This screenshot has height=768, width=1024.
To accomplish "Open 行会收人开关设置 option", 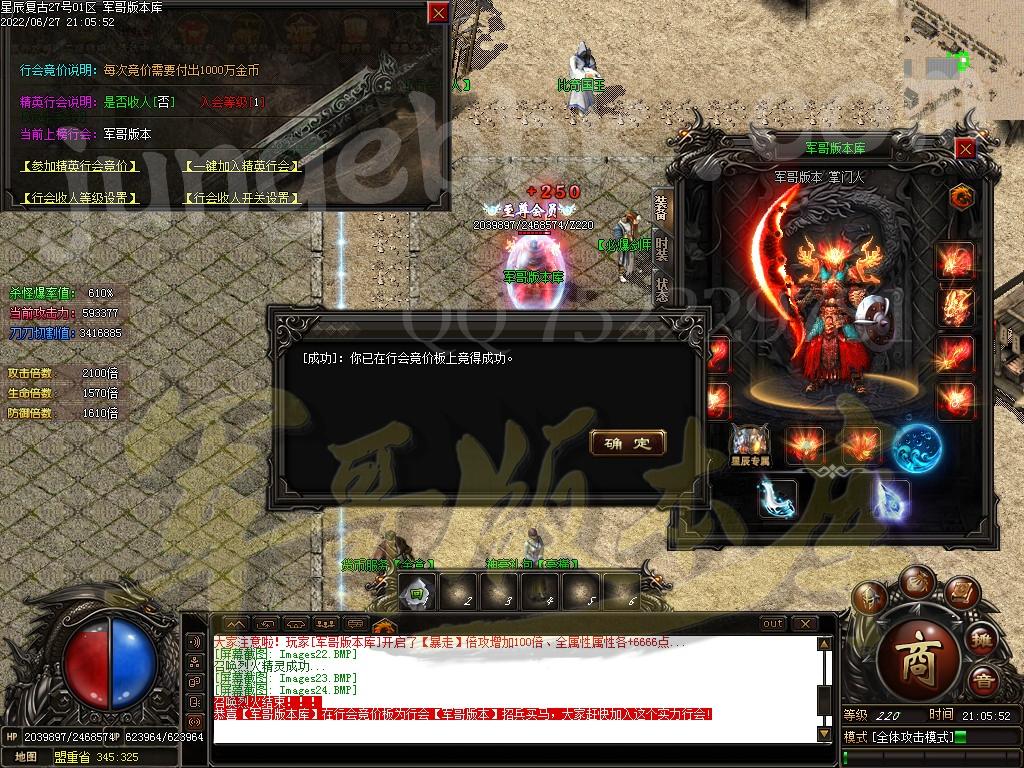I will 241,198.
